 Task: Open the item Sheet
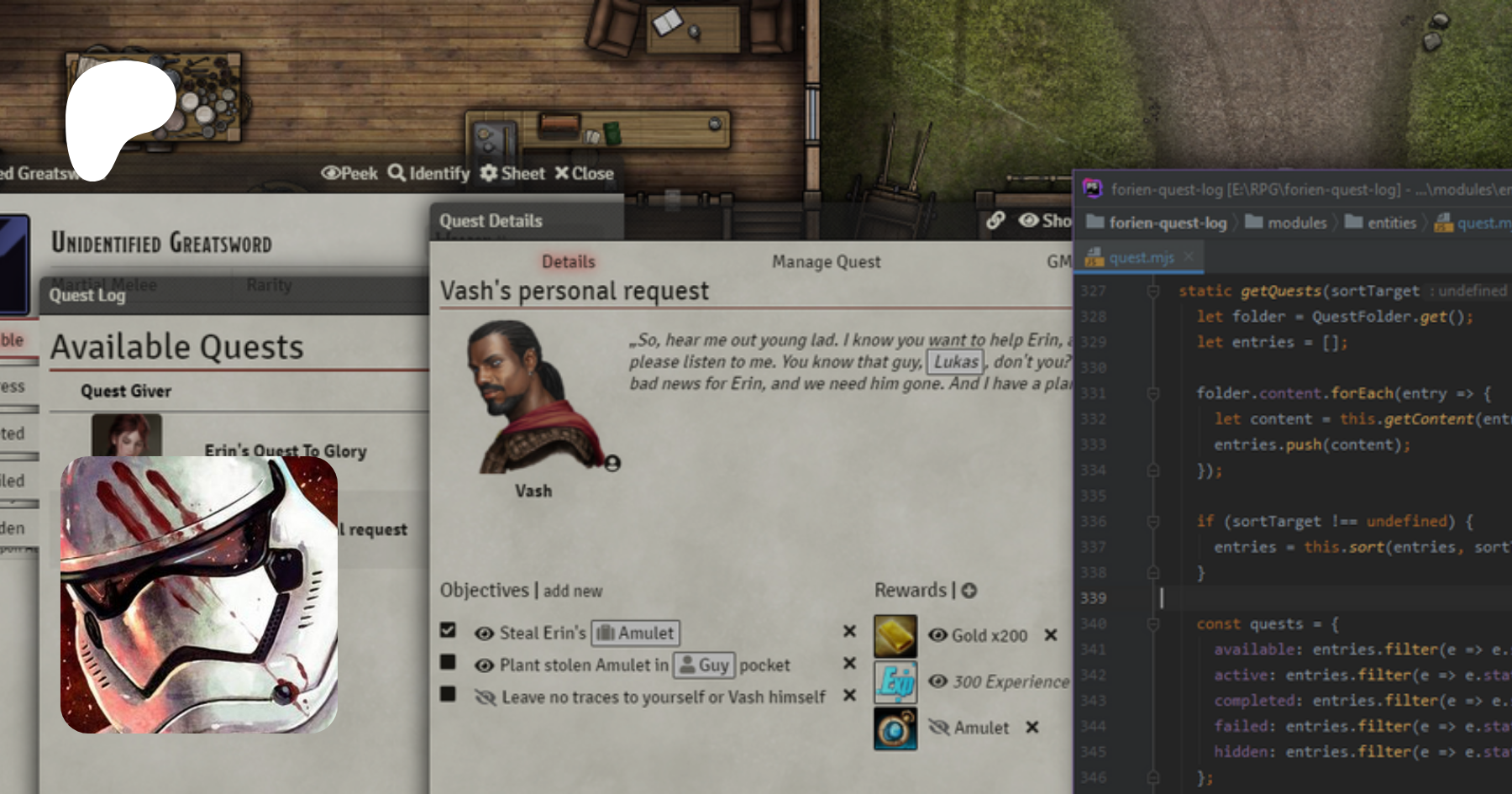[x=512, y=173]
